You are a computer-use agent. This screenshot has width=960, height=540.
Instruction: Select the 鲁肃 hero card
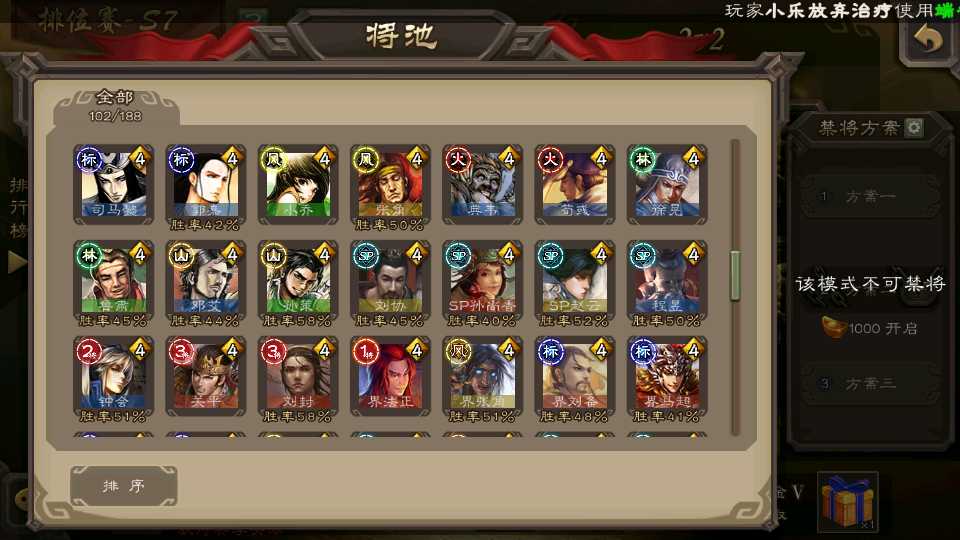click(112, 281)
